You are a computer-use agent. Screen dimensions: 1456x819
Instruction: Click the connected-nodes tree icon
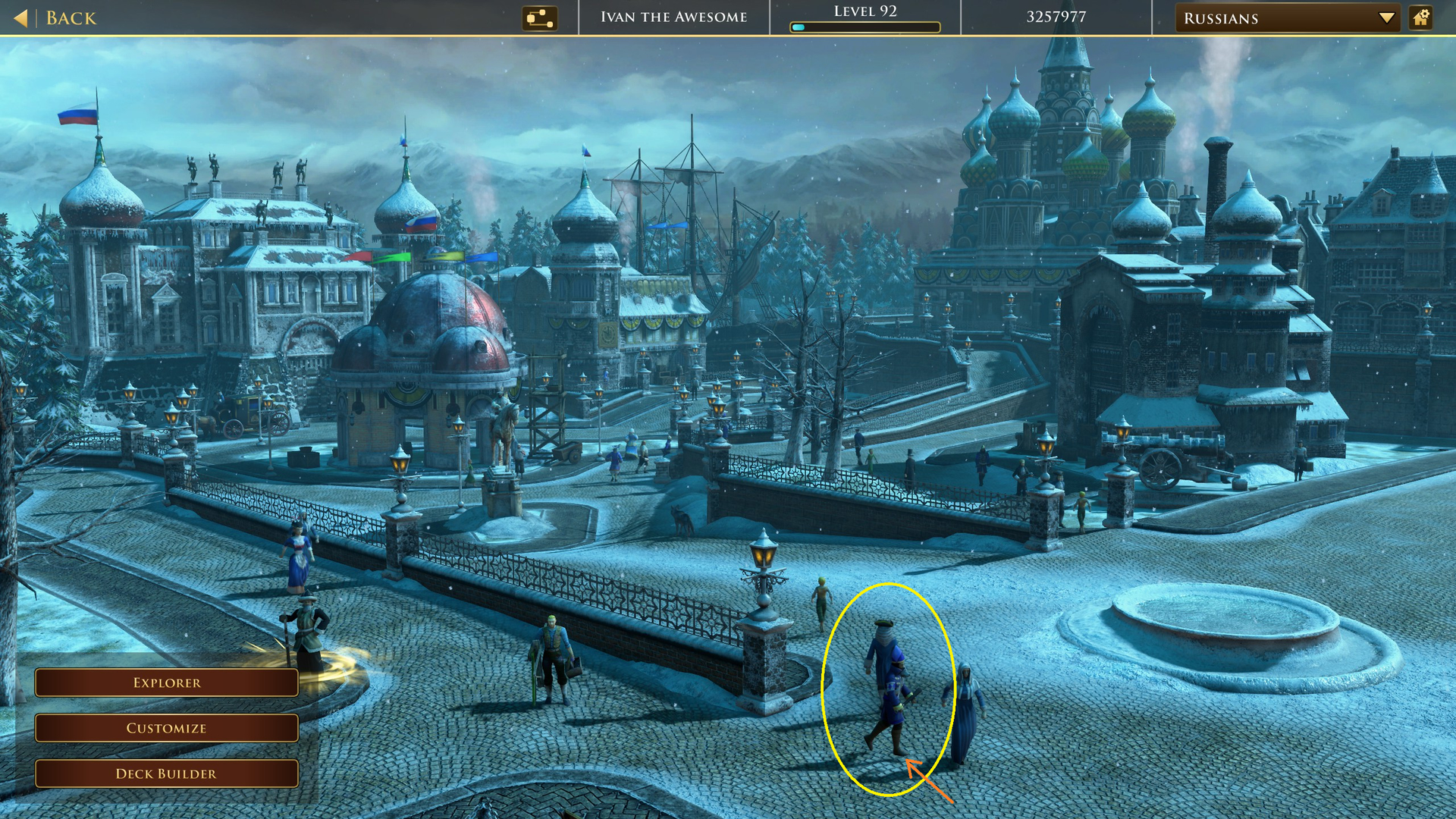[539, 18]
